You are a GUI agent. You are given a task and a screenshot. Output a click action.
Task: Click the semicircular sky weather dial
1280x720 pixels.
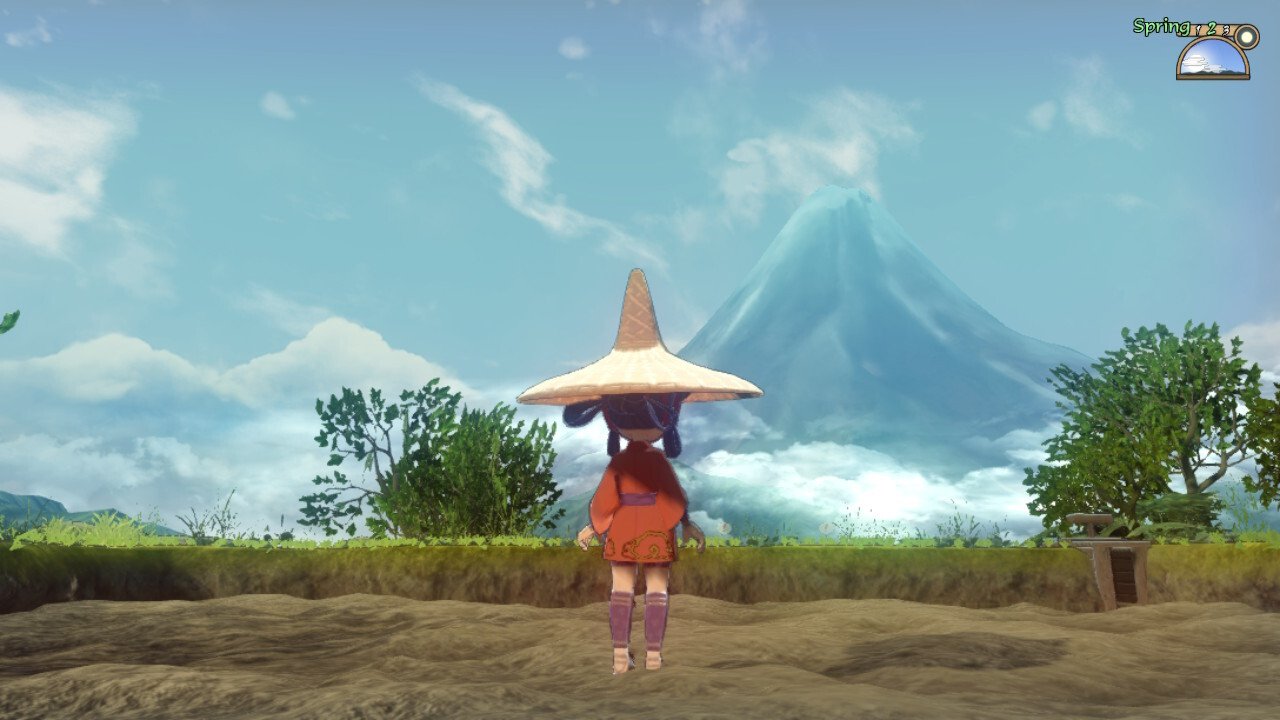[1212, 59]
